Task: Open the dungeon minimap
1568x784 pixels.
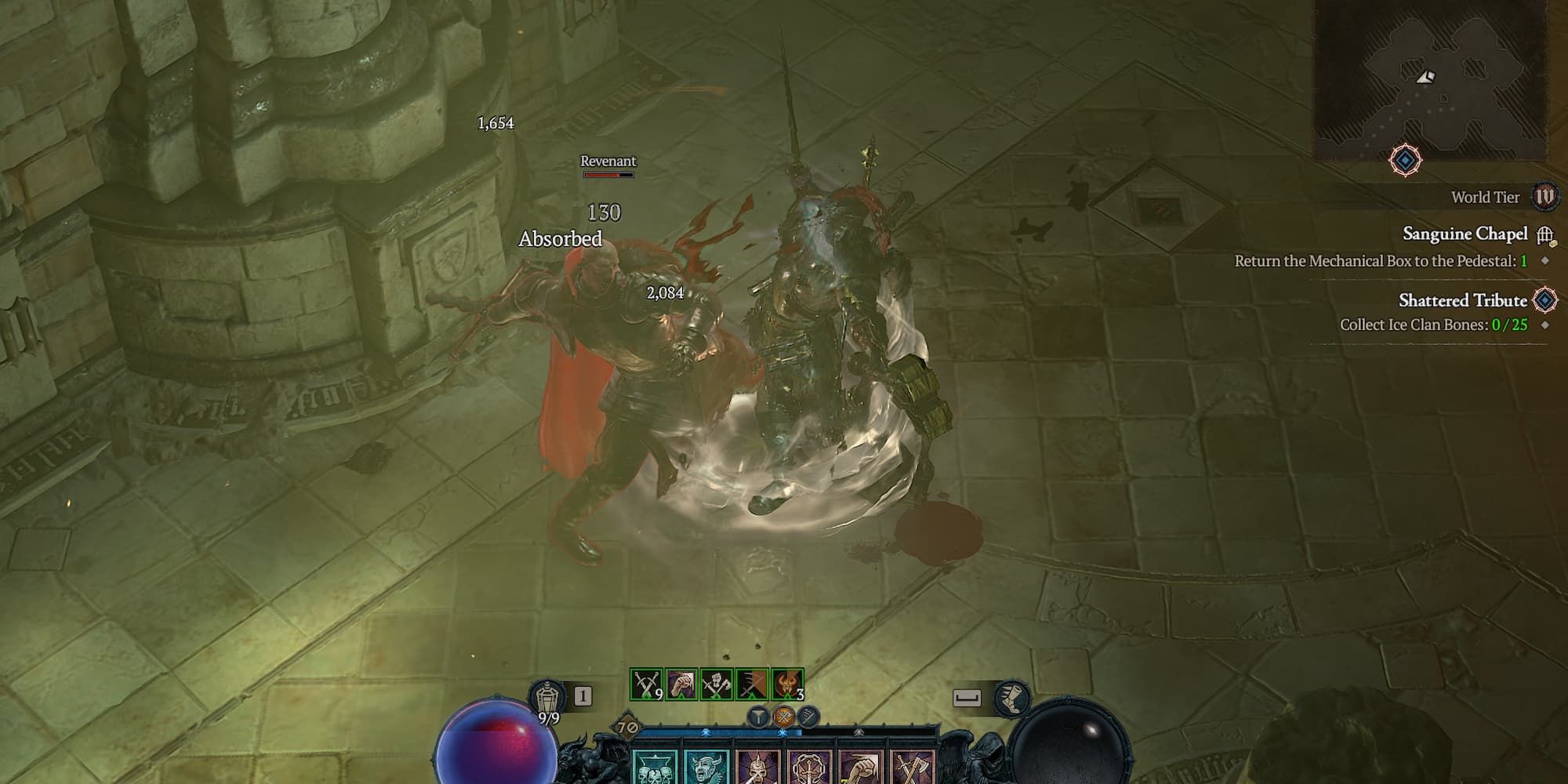Action: 1432,78
